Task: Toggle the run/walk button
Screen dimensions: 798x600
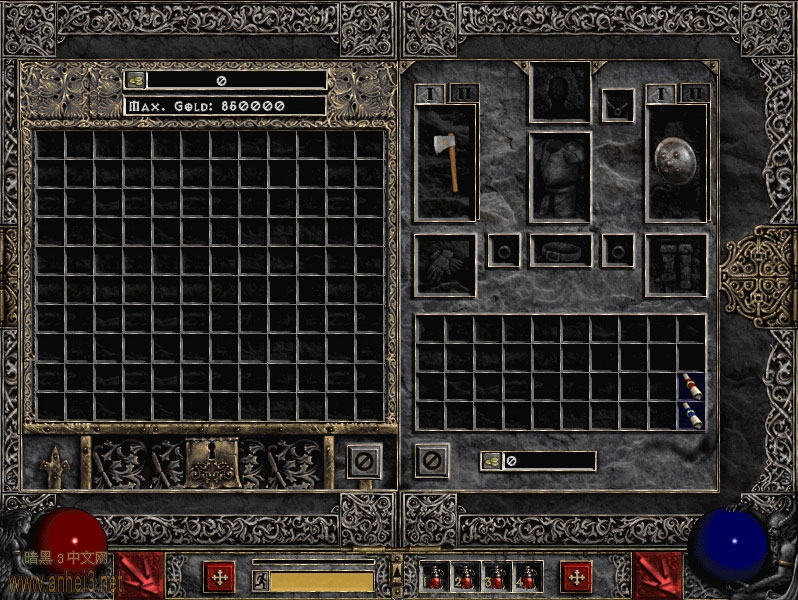Action: tap(260, 579)
